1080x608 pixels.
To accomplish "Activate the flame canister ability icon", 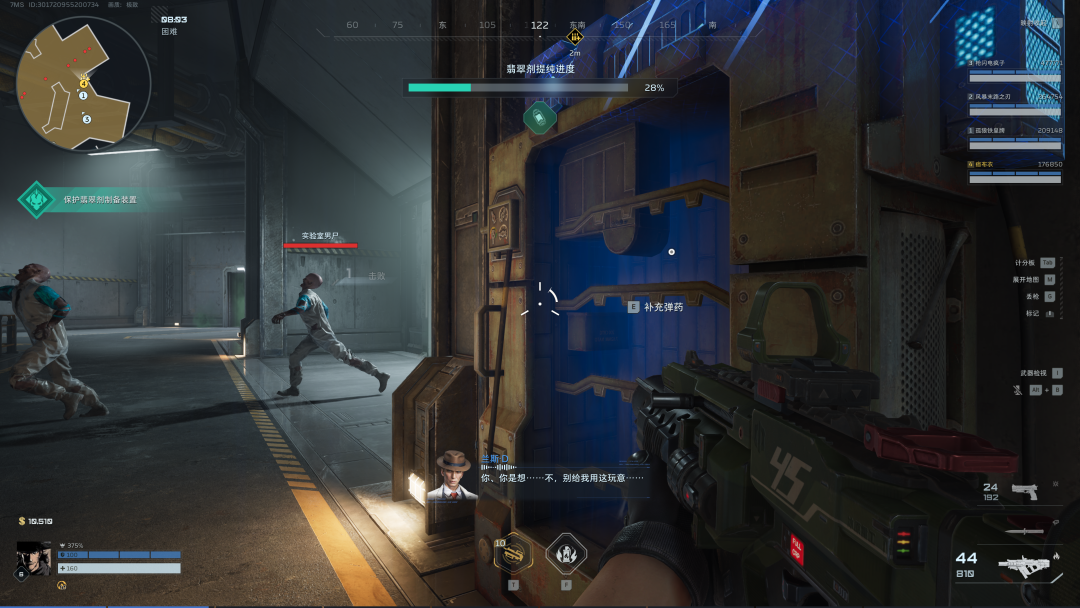I will coord(566,553).
